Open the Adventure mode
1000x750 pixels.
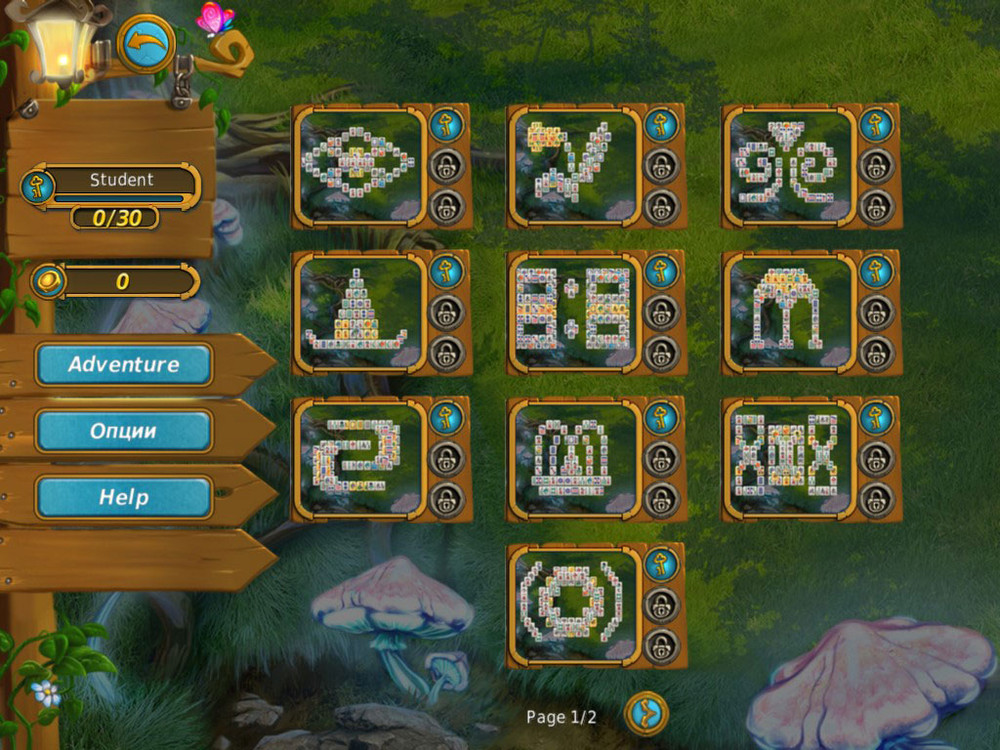[x=124, y=365]
